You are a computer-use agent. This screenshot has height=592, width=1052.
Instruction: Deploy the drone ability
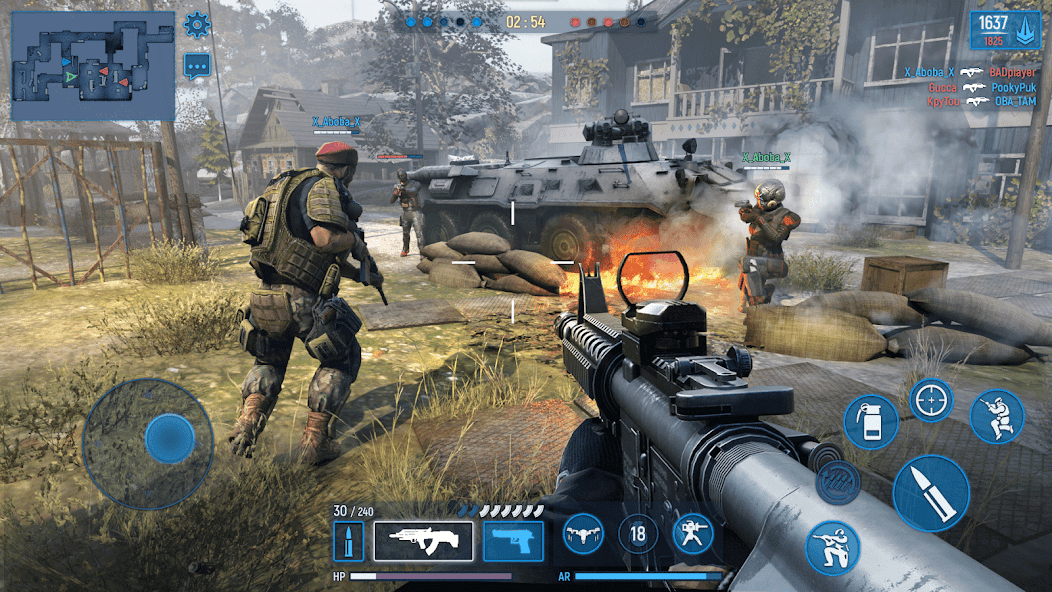(x=583, y=534)
